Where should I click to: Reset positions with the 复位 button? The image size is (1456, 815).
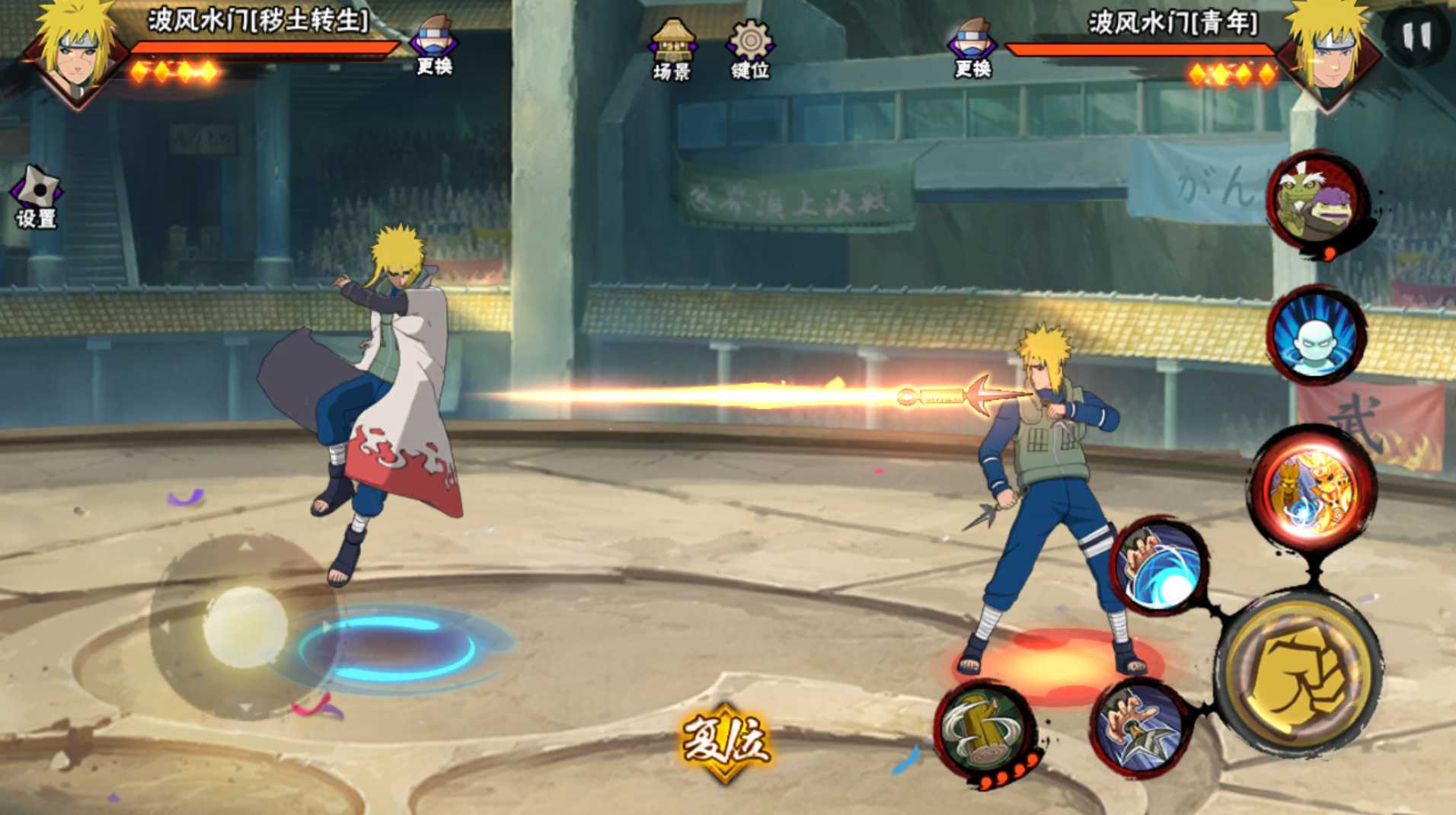click(725, 741)
